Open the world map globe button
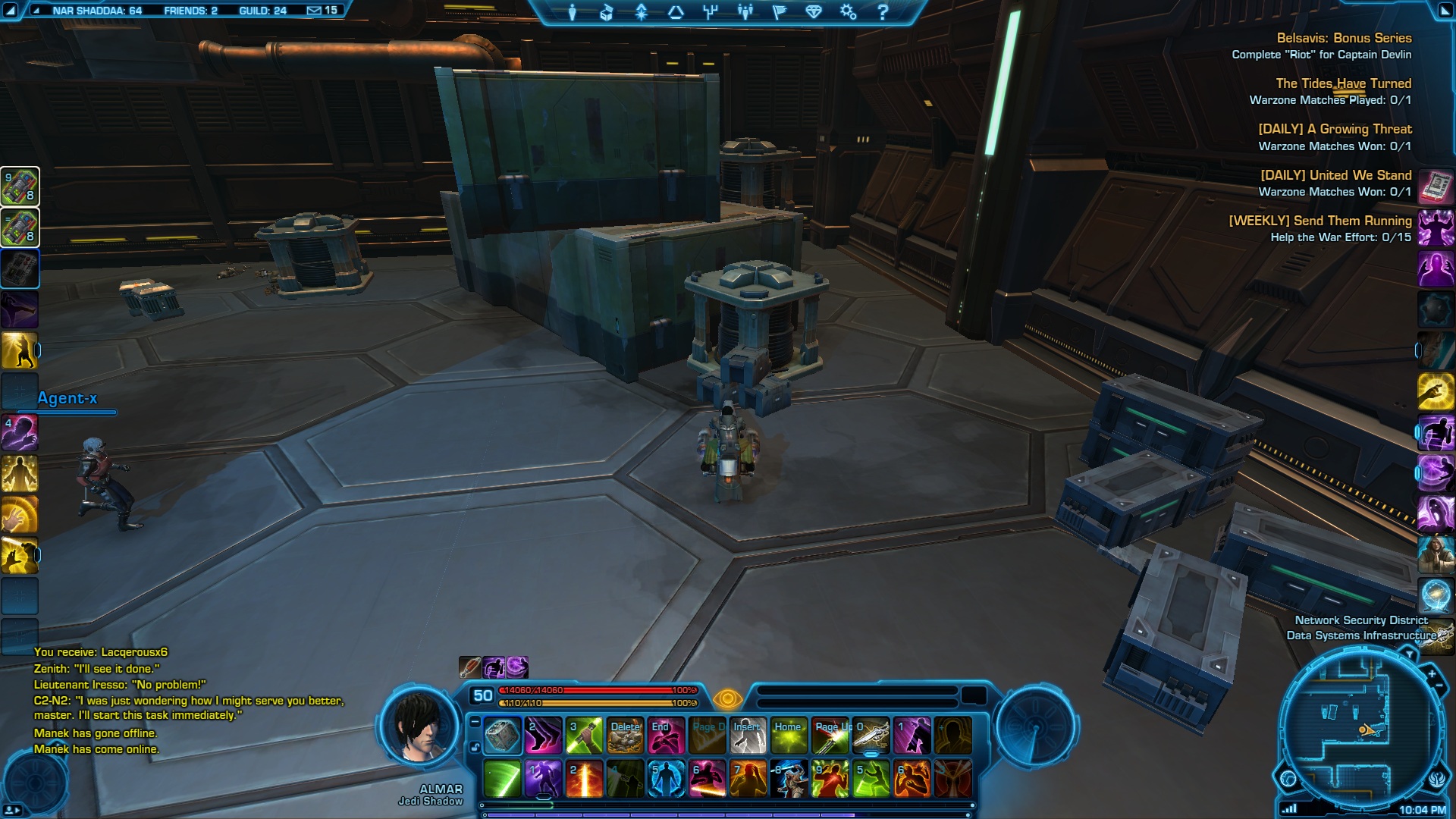Image resolution: width=1456 pixels, height=819 pixels. (x=1288, y=779)
